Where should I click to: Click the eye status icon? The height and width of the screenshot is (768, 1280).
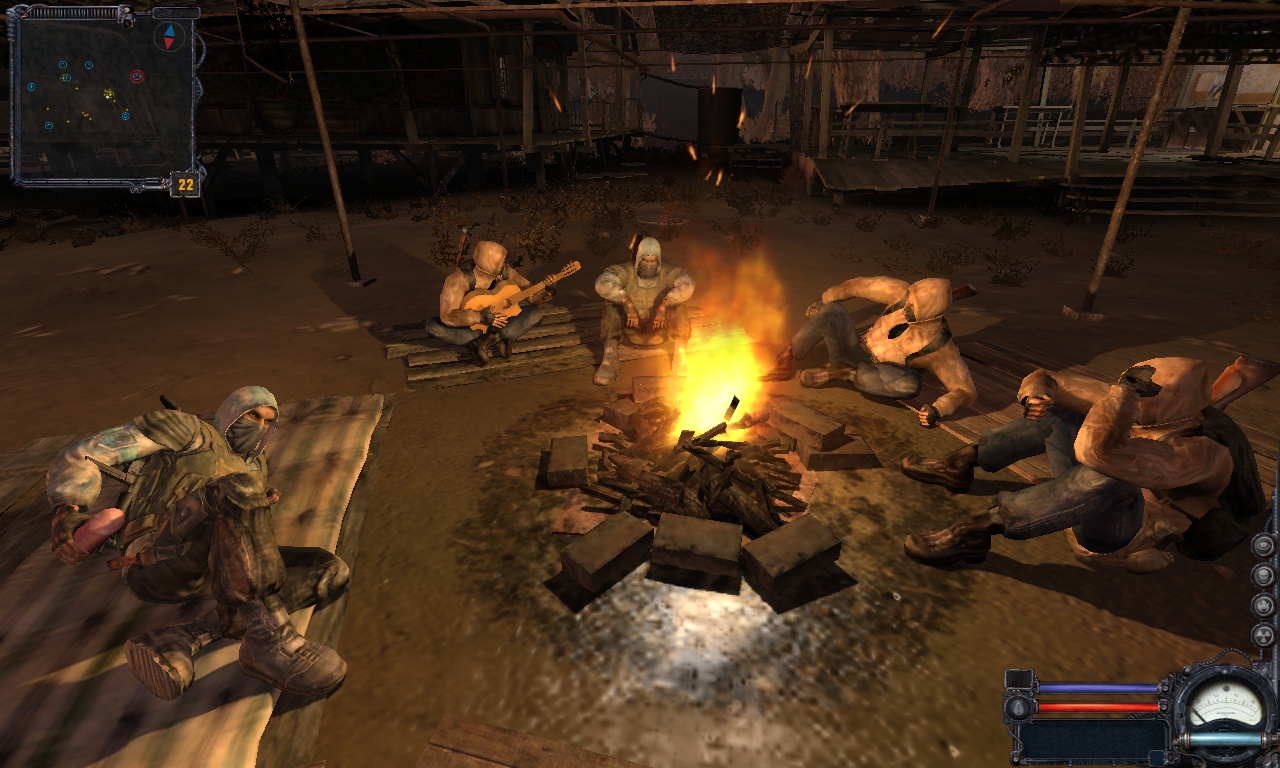click(1263, 546)
